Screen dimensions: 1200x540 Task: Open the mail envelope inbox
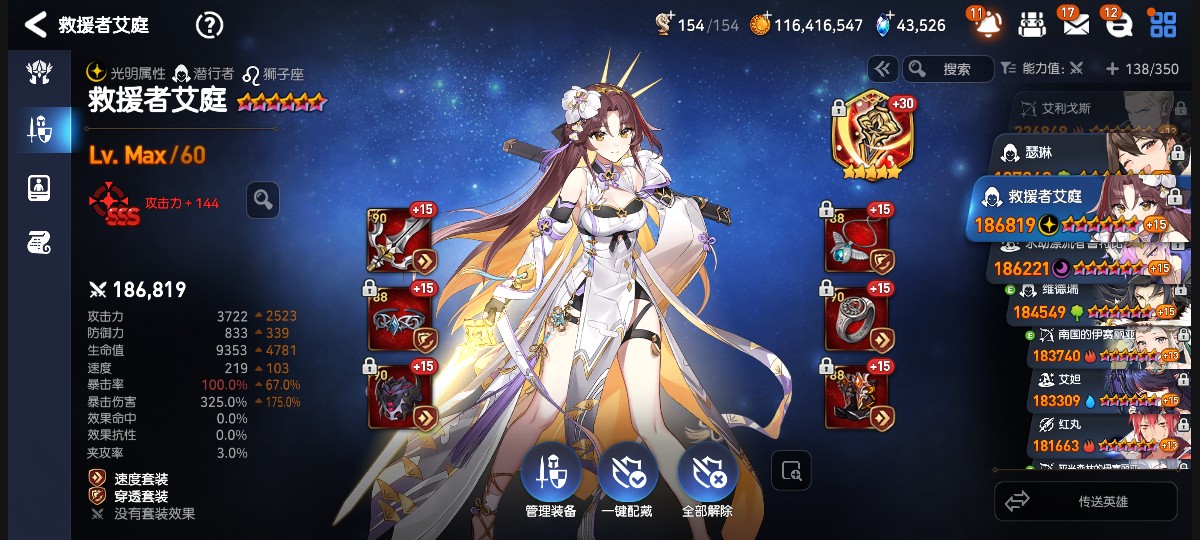(x=1075, y=25)
